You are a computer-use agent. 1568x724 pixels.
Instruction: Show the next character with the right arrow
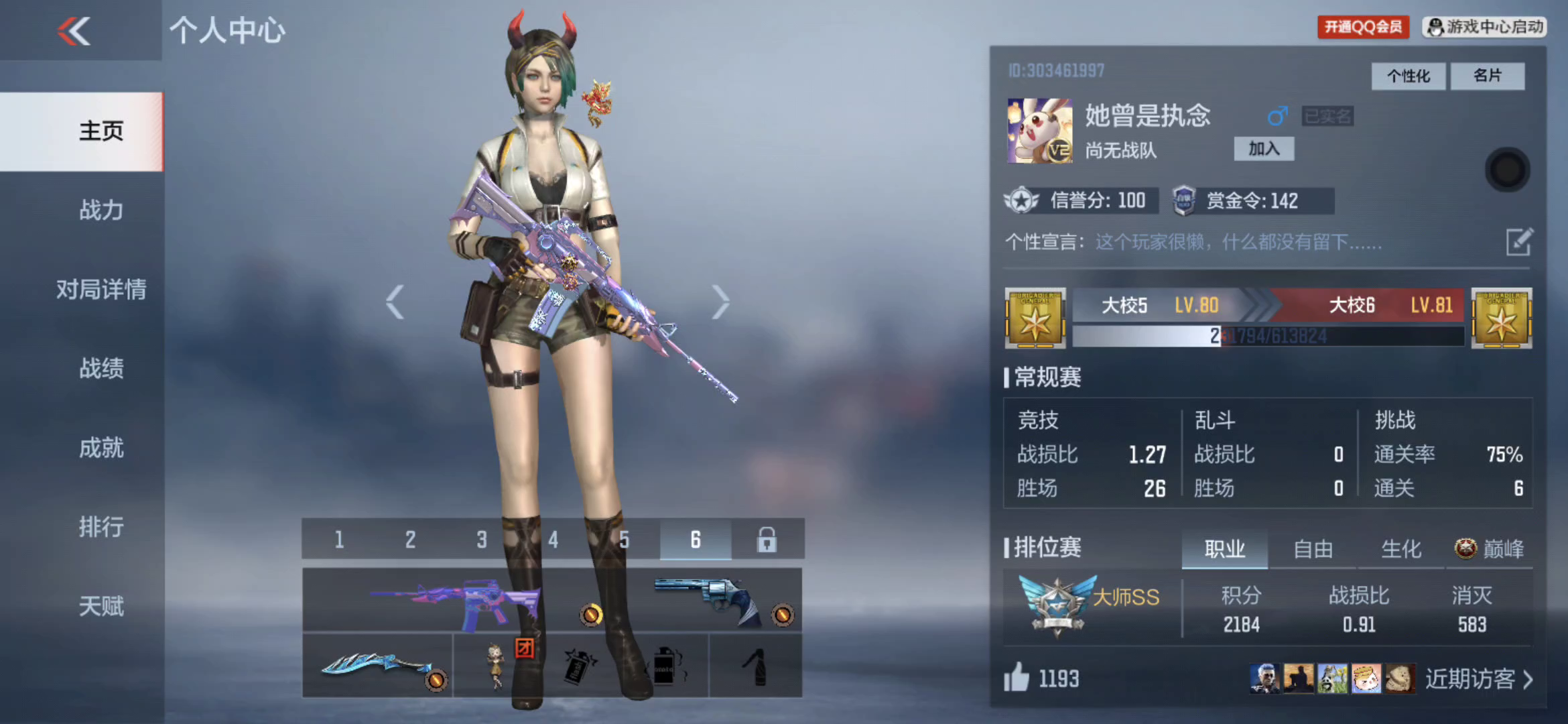(x=720, y=302)
